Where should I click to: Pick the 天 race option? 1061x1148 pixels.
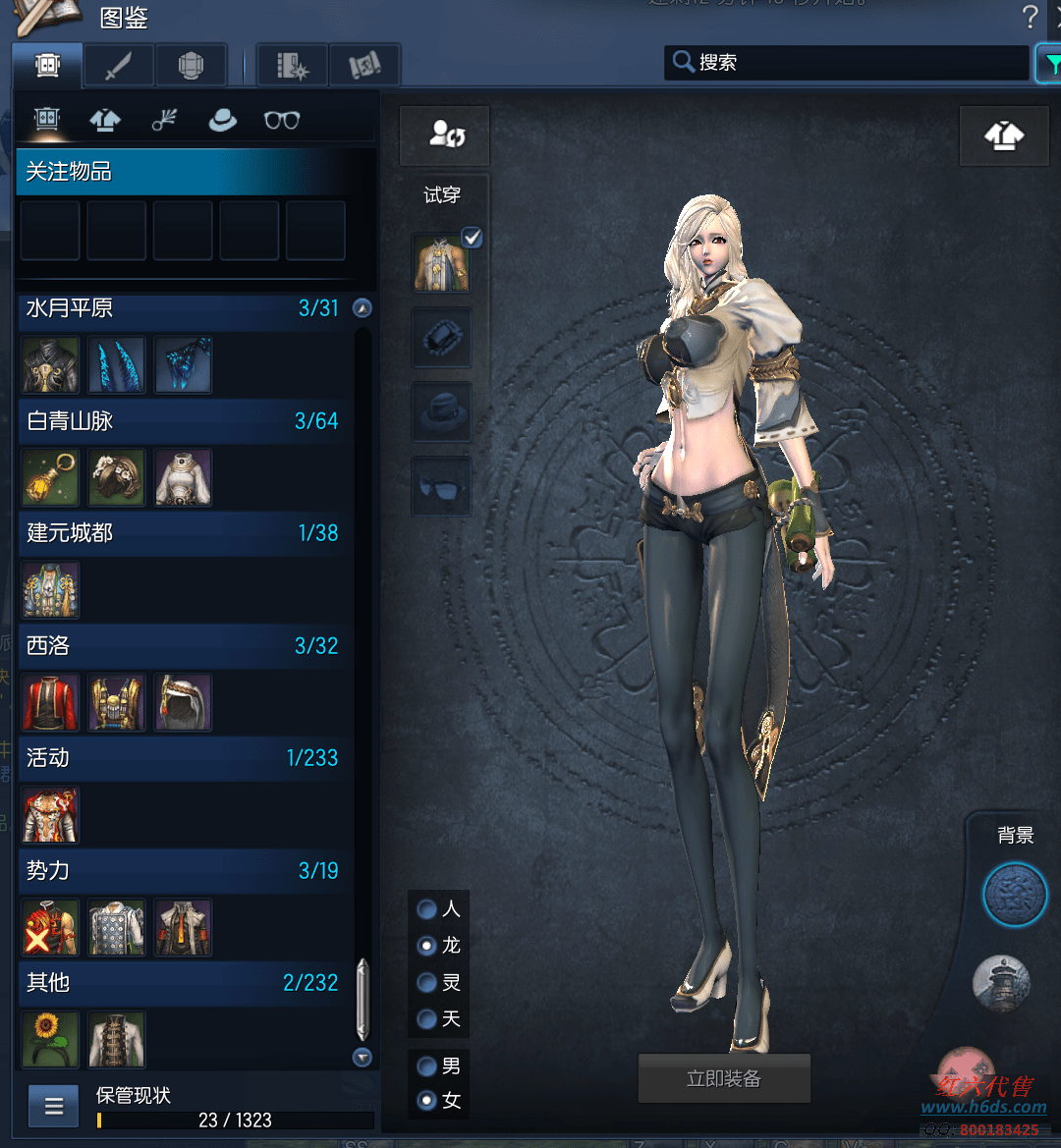point(427,1018)
